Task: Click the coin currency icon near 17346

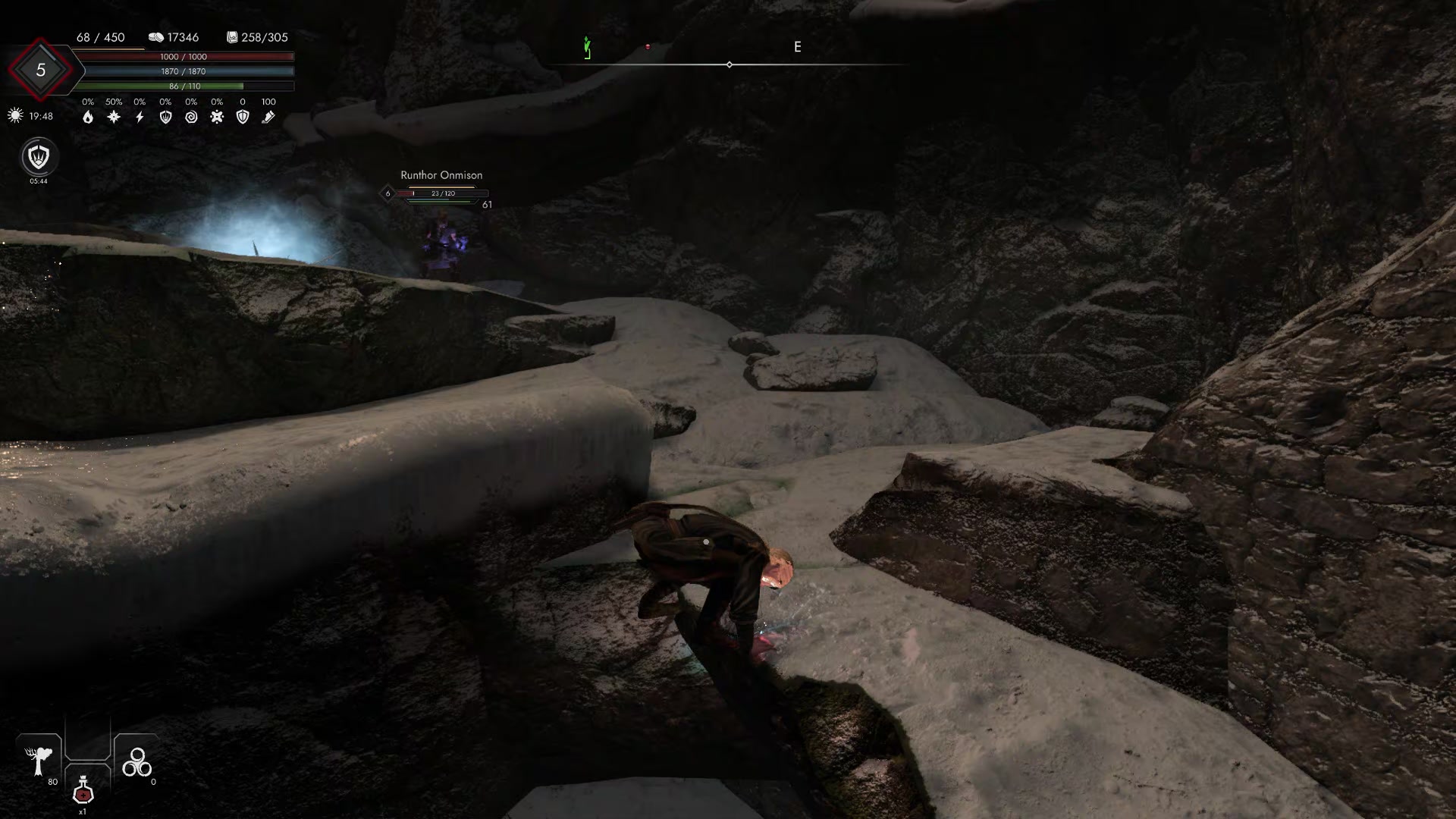Action: [157, 36]
